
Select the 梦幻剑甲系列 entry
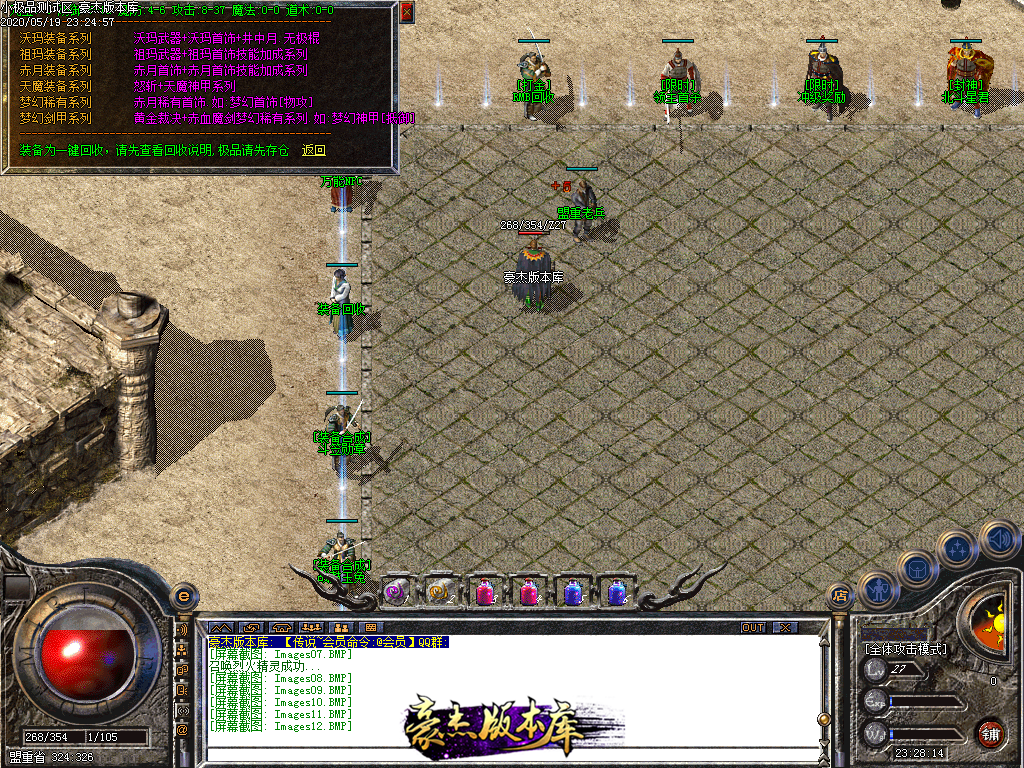[x=55, y=118]
